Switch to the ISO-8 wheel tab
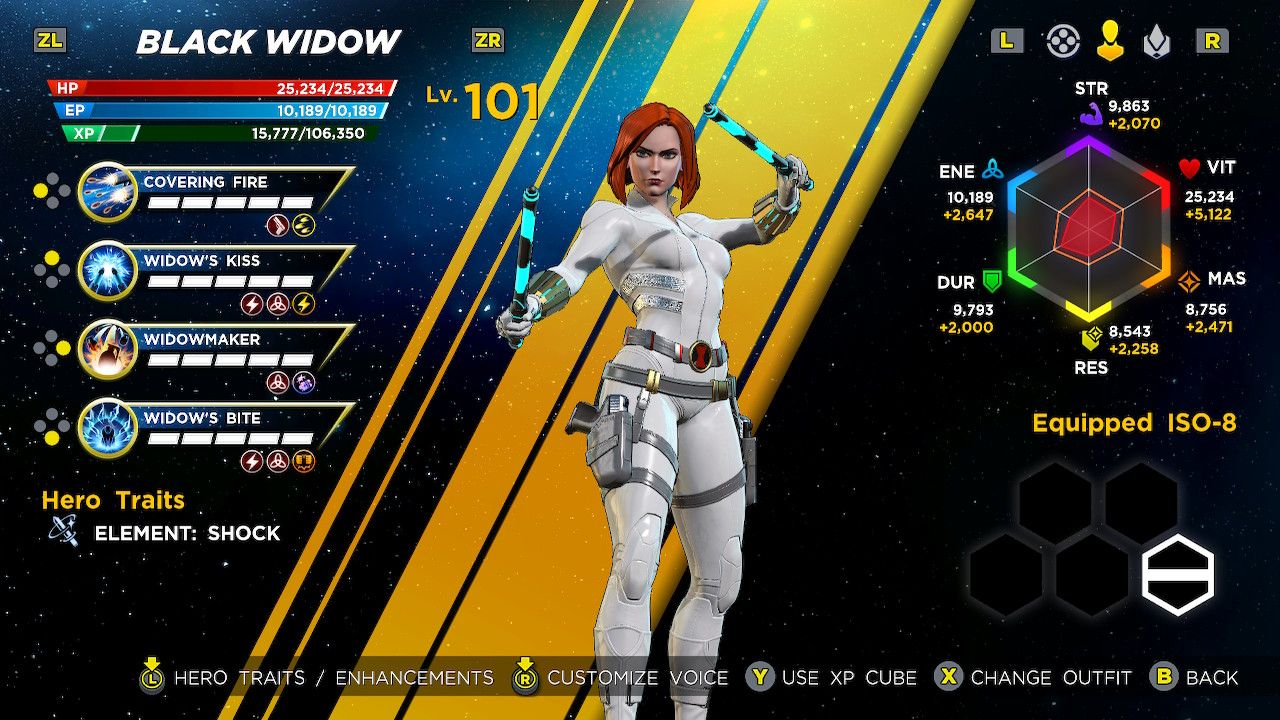 (x=1063, y=41)
